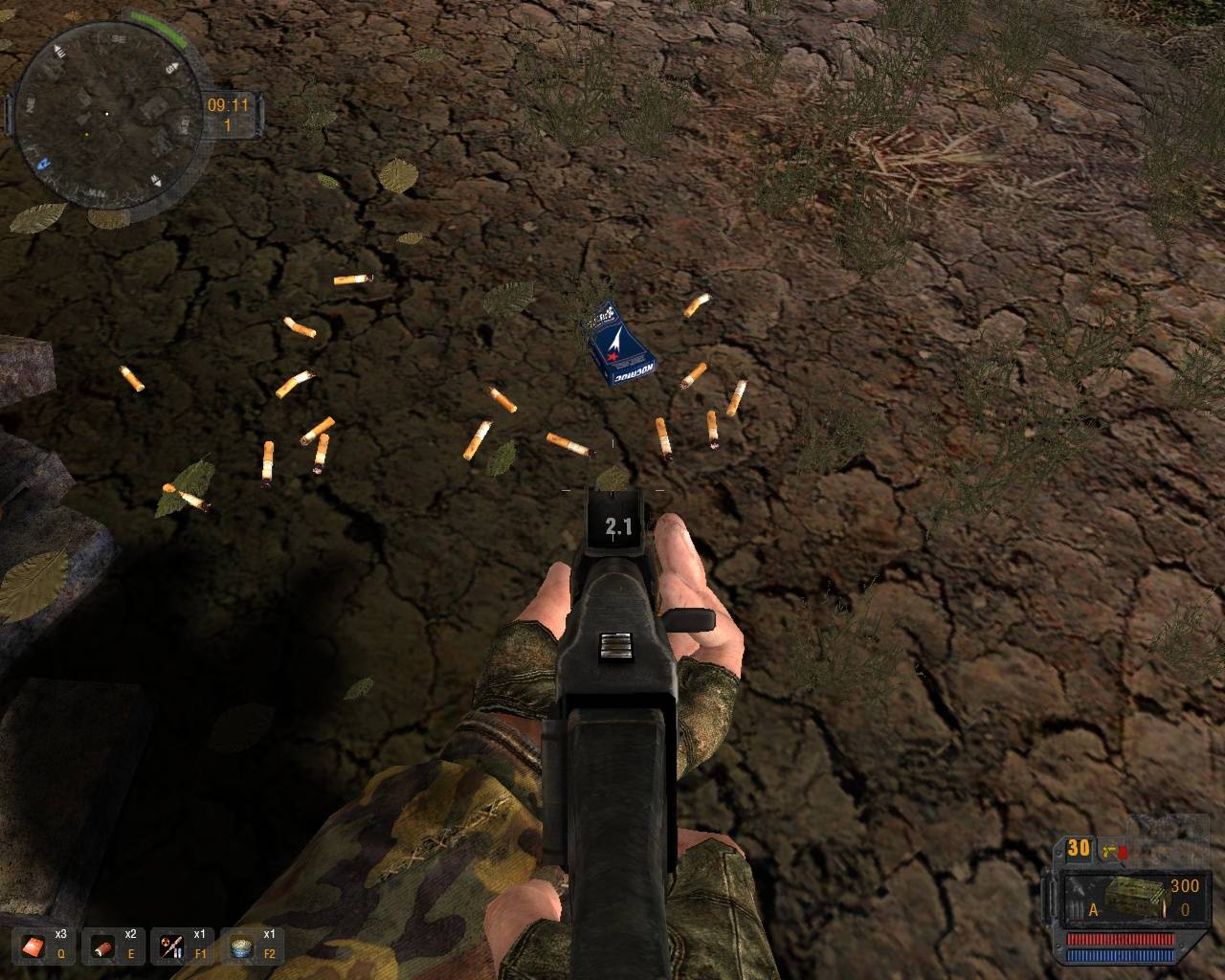The image size is (1225, 980).
Task: Activate the antirad drug in slot F1
Action: (170, 947)
